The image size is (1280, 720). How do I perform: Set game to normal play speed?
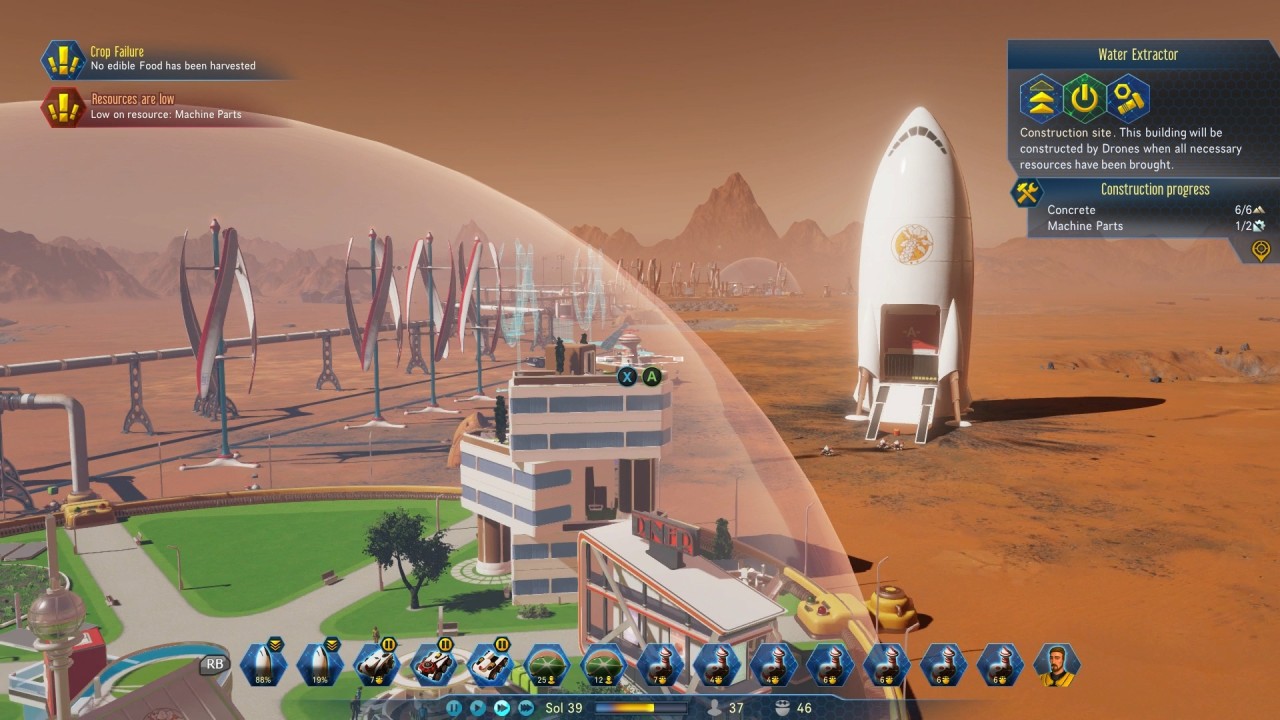click(x=478, y=708)
